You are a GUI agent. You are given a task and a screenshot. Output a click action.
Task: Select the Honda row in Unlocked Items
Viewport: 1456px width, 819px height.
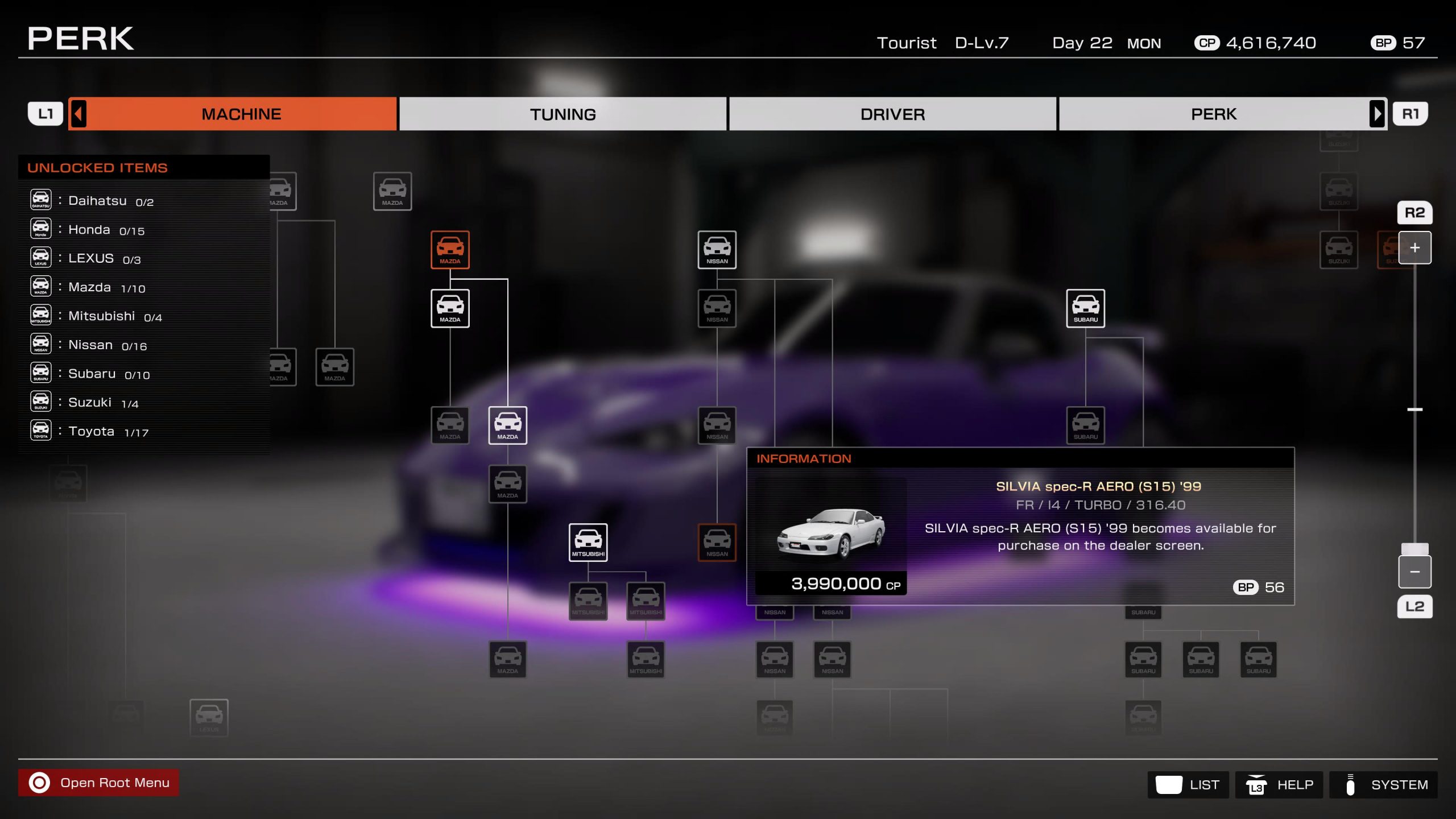pos(106,230)
